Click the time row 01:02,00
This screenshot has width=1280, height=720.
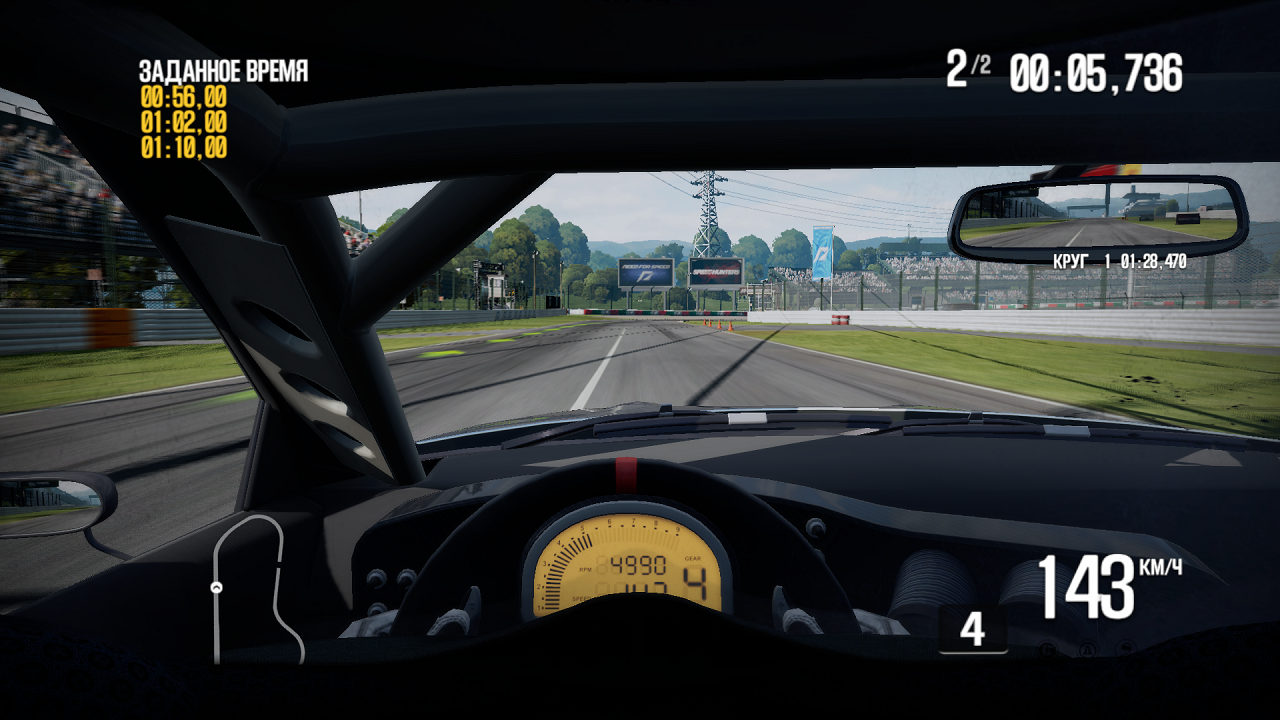[x=181, y=123]
